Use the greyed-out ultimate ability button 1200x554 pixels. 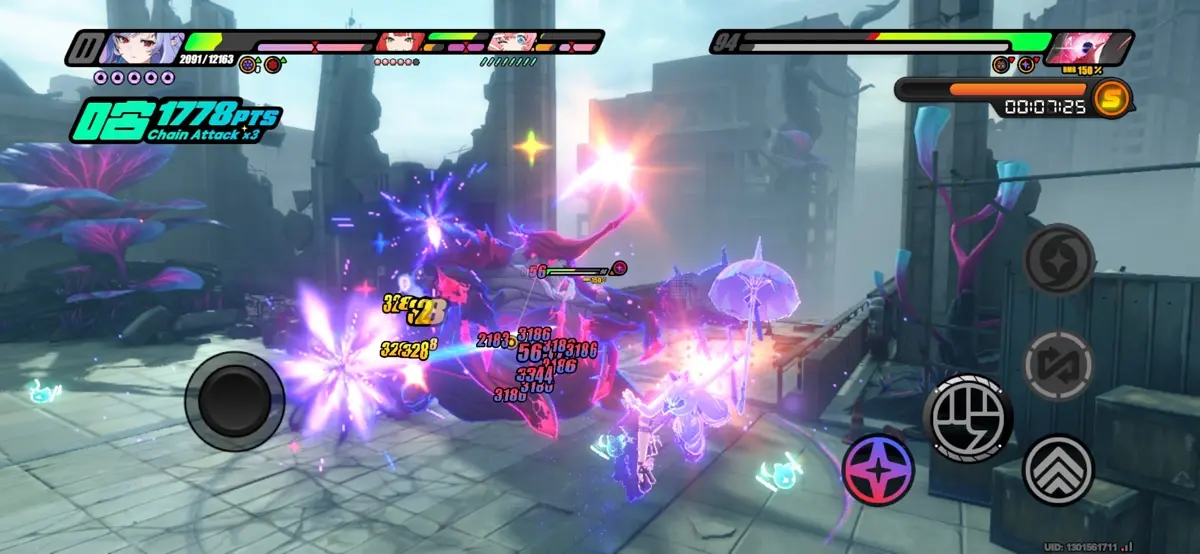[x=1059, y=258]
